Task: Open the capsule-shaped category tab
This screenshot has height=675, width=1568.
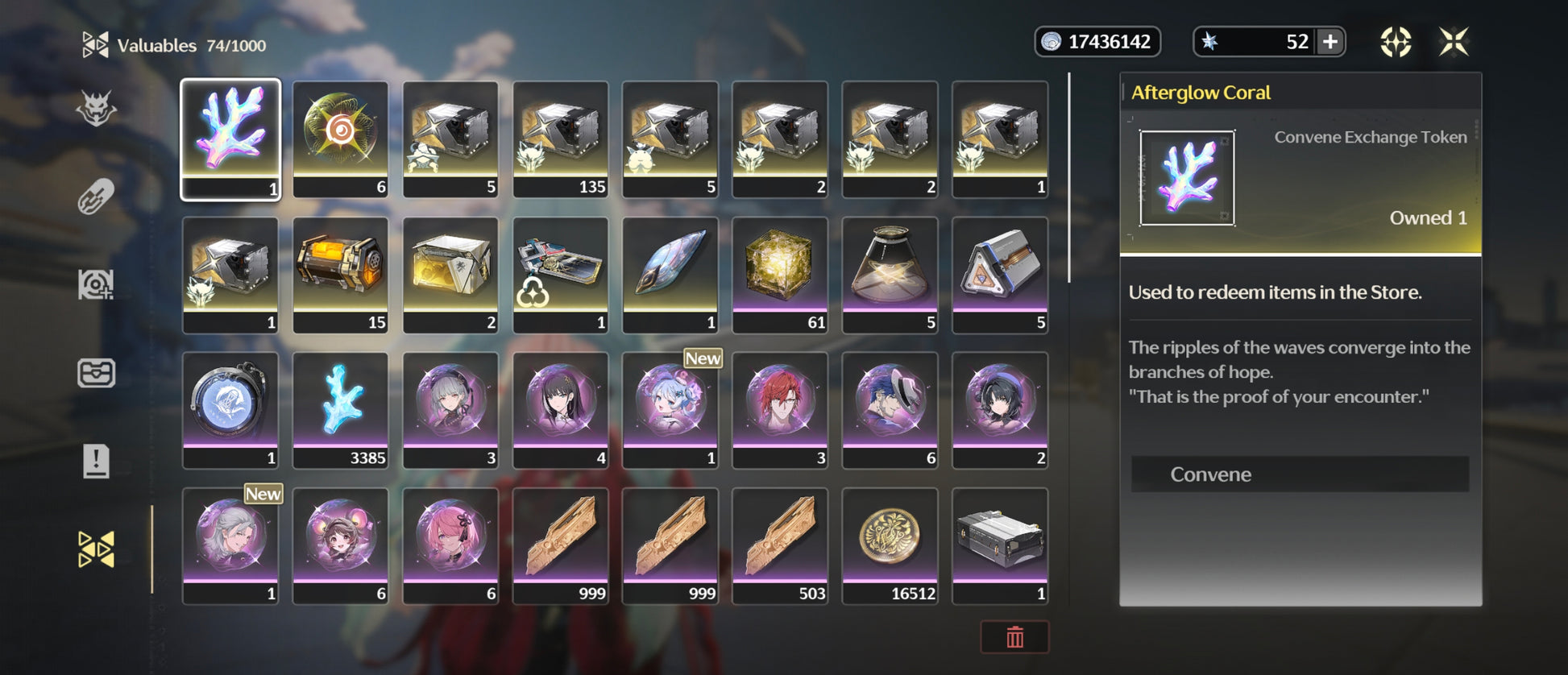Action: tap(96, 197)
